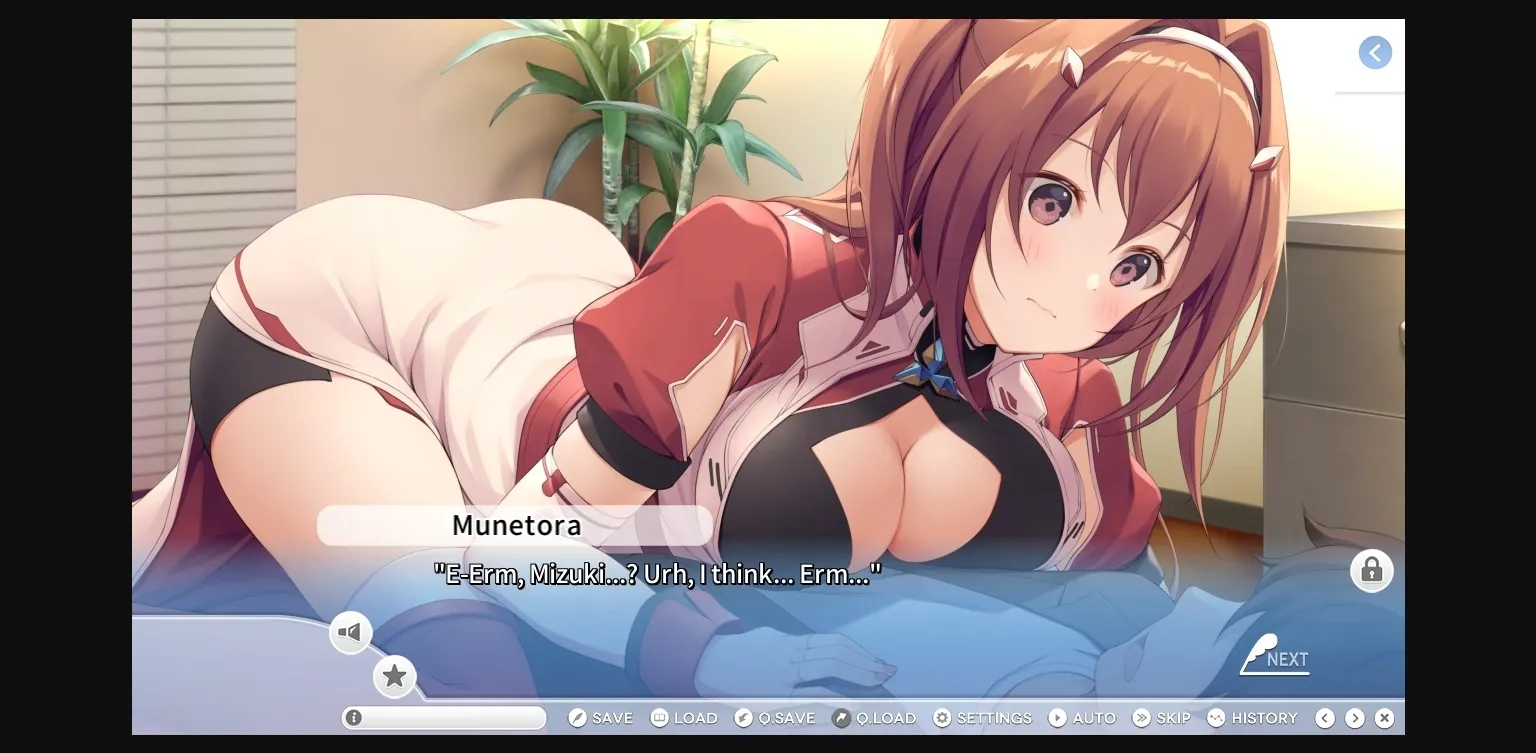Click the star bookmark icon
1536x753 pixels.
pos(394,676)
